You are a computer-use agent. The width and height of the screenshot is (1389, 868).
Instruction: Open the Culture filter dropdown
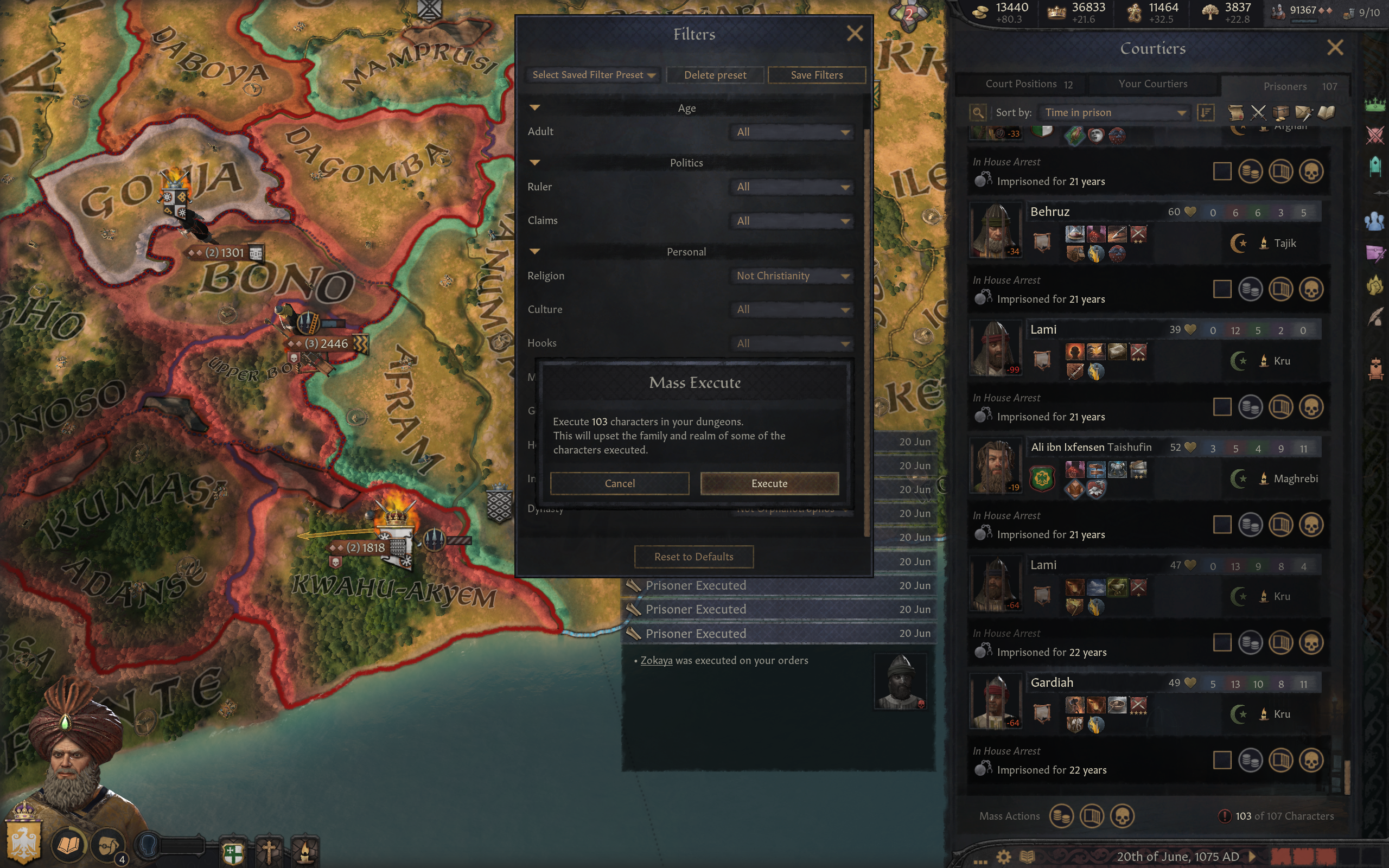tap(792, 309)
